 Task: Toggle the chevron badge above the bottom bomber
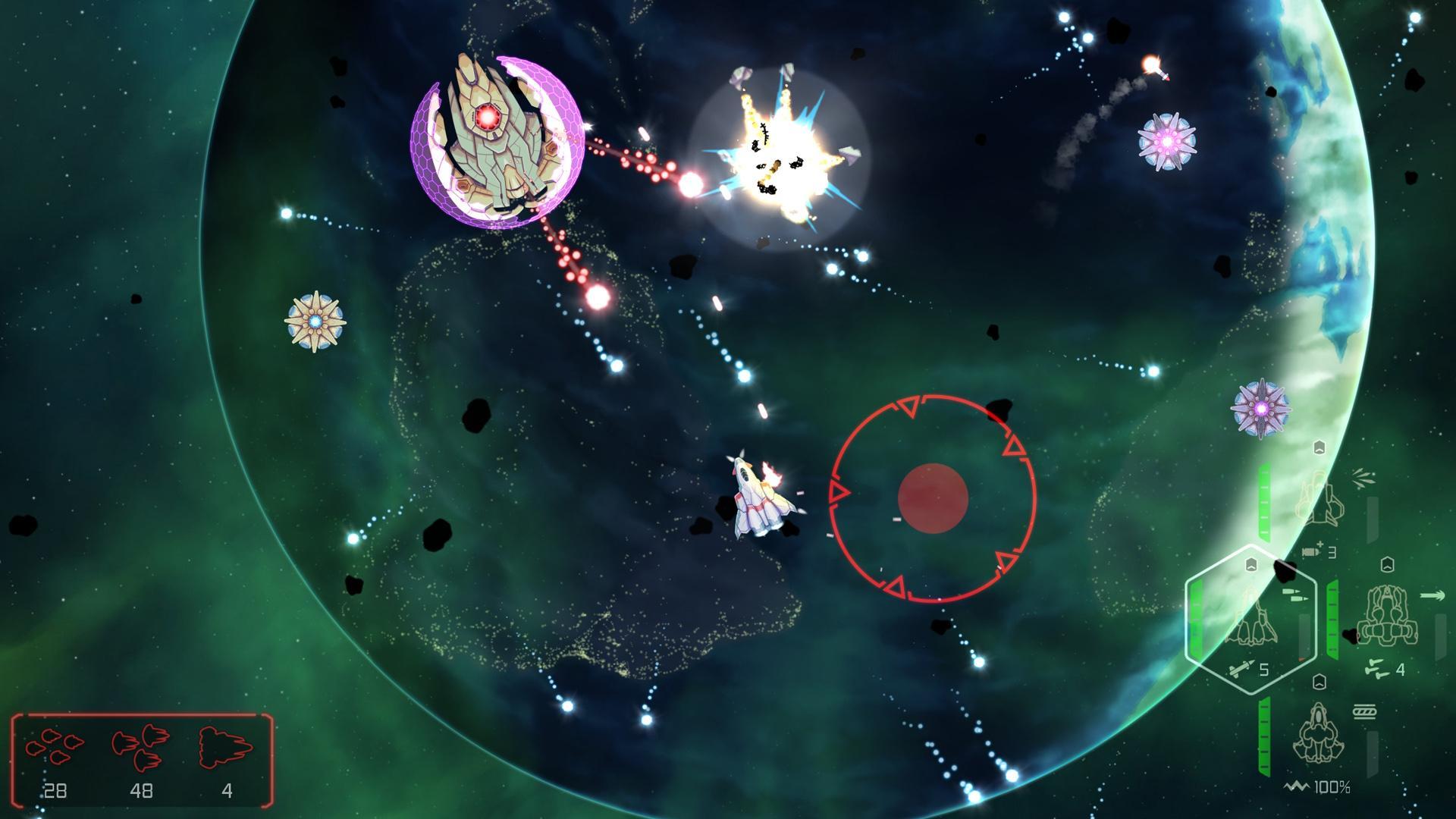(x=1318, y=682)
